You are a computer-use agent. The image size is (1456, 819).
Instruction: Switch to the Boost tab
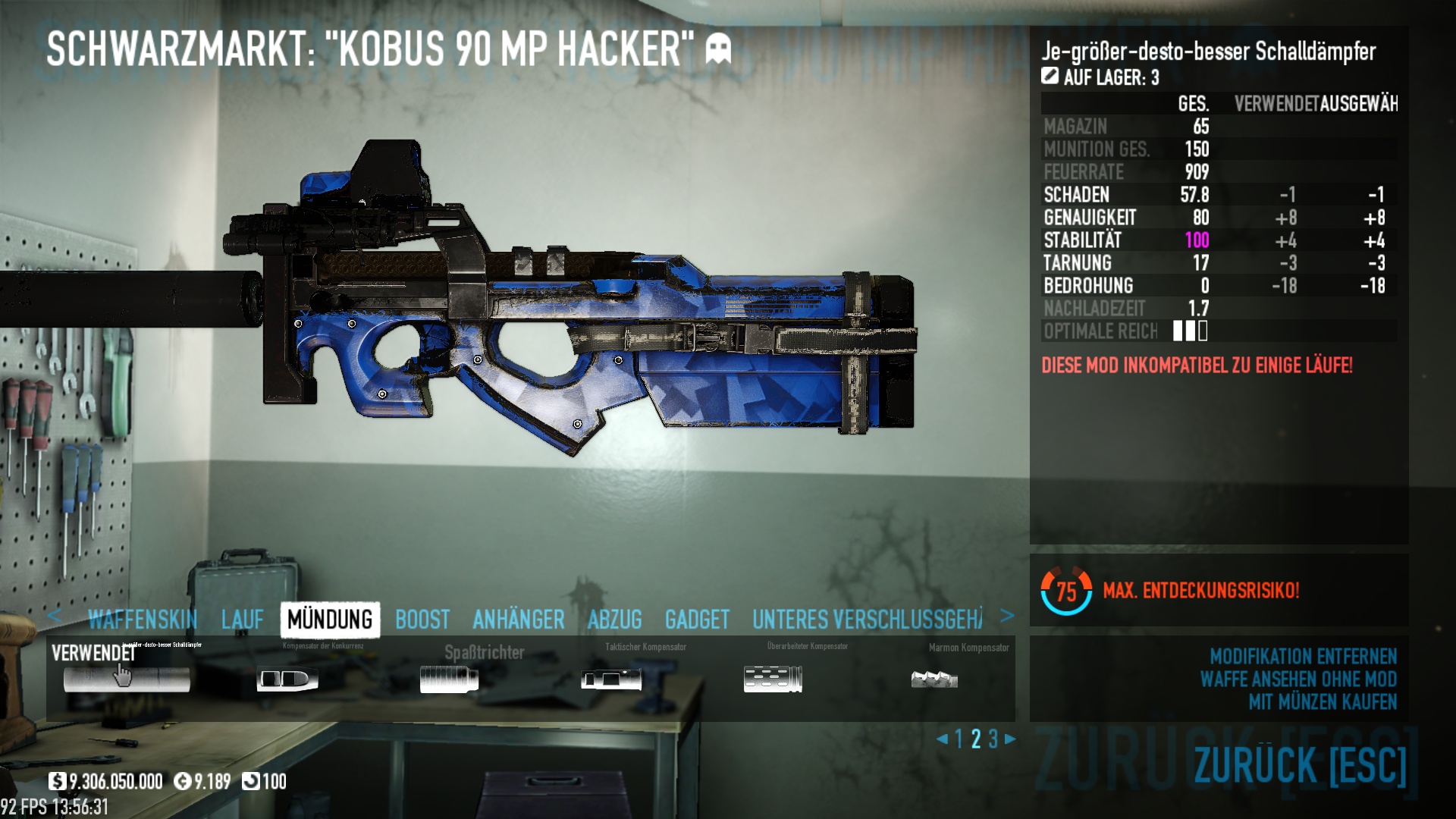click(x=422, y=620)
